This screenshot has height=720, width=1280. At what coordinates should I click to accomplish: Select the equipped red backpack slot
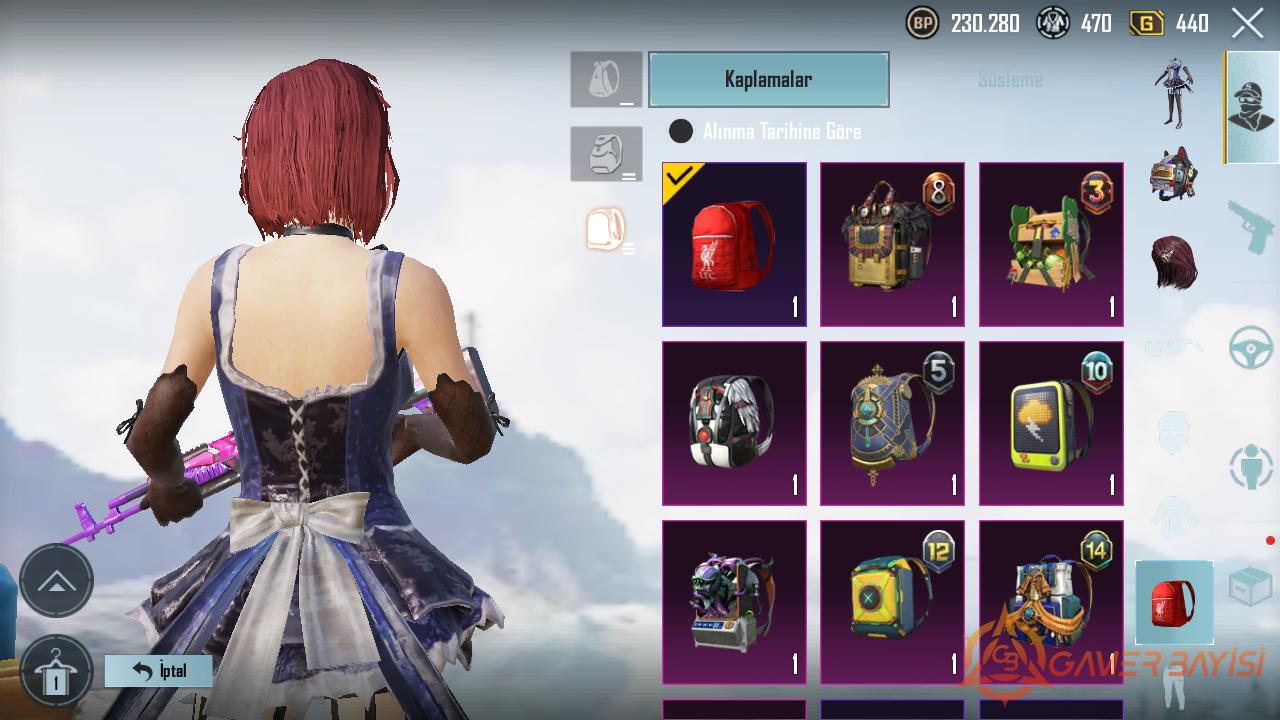tap(1174, 602)
